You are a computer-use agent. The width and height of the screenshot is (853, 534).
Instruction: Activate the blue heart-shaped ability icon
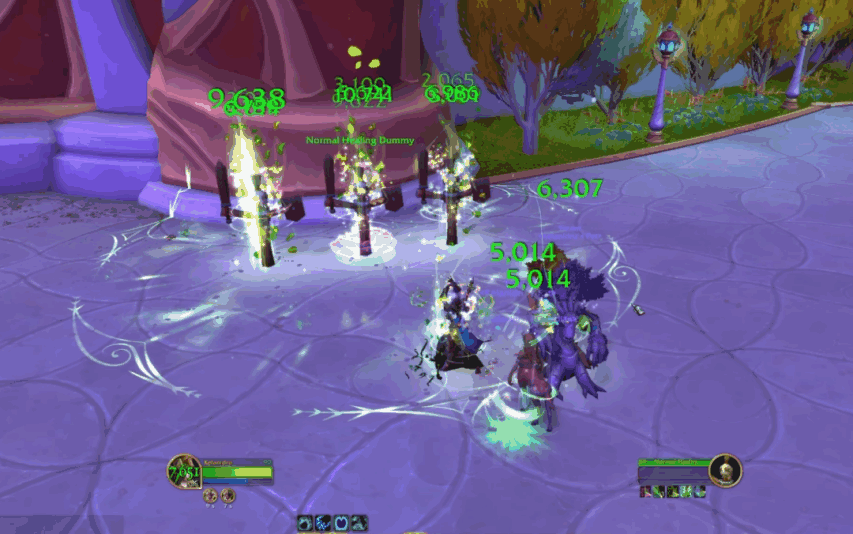point(342,522)
